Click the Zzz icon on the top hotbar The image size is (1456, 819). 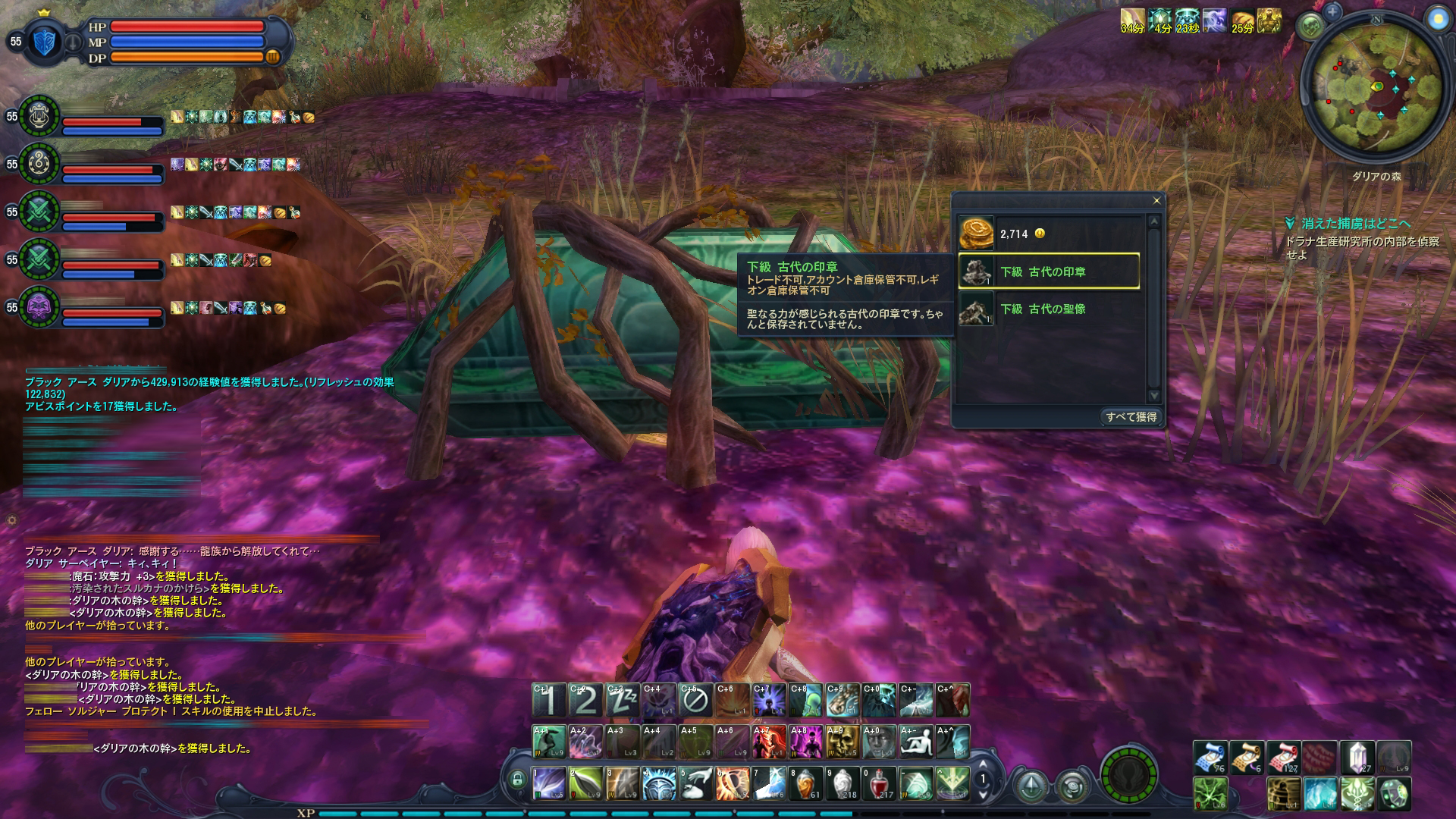pos(622,701)
